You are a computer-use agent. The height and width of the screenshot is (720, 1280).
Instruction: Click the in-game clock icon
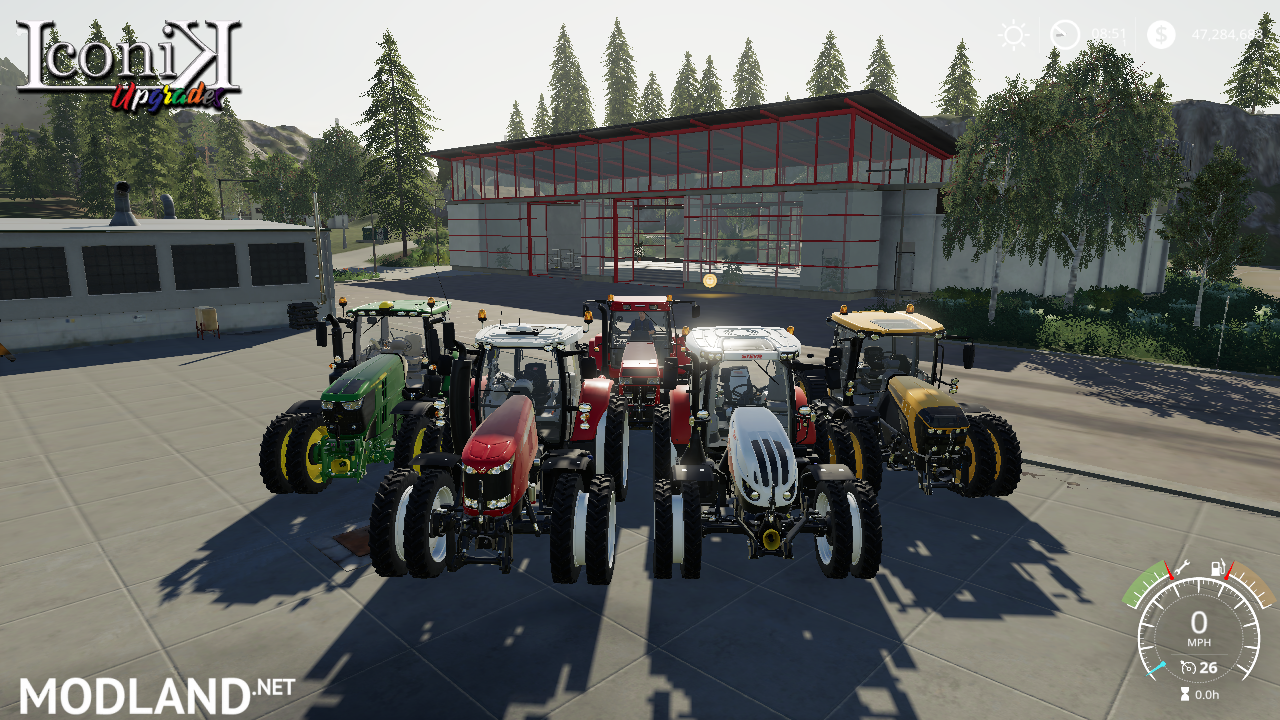click(x=1065, y=33)
